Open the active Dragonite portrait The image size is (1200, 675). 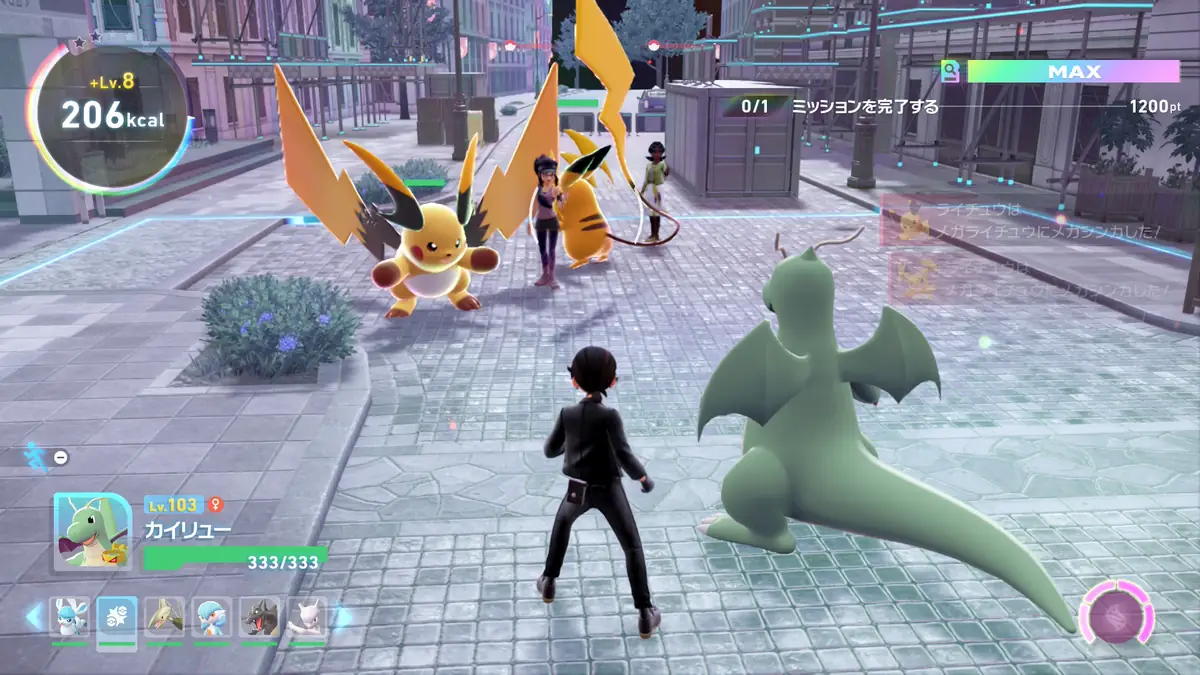click(x=92, y=531)
